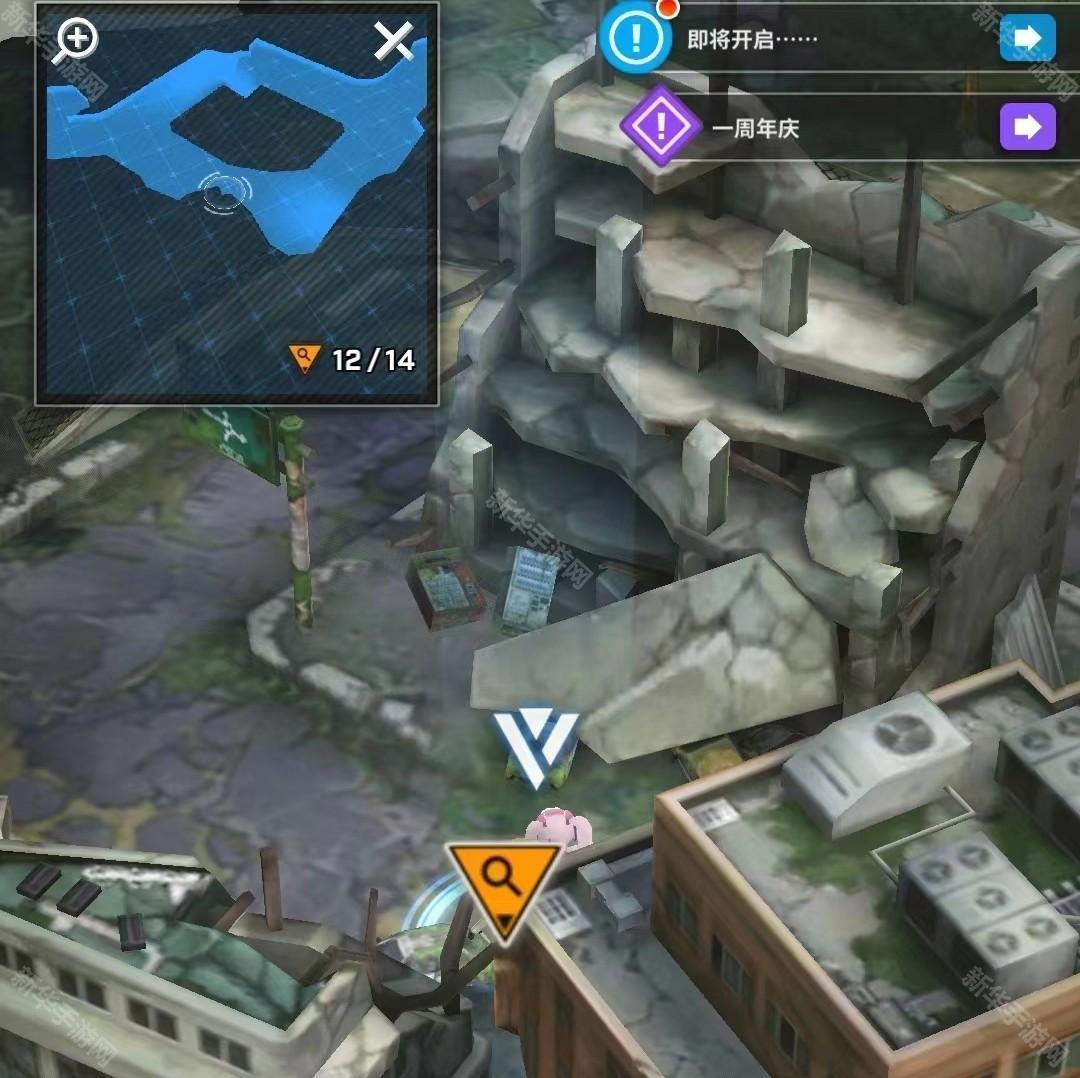This screenshot has width=1080, height=1078.
Task: Zoom in the minimap with magnifier icon
Action: 76,40
